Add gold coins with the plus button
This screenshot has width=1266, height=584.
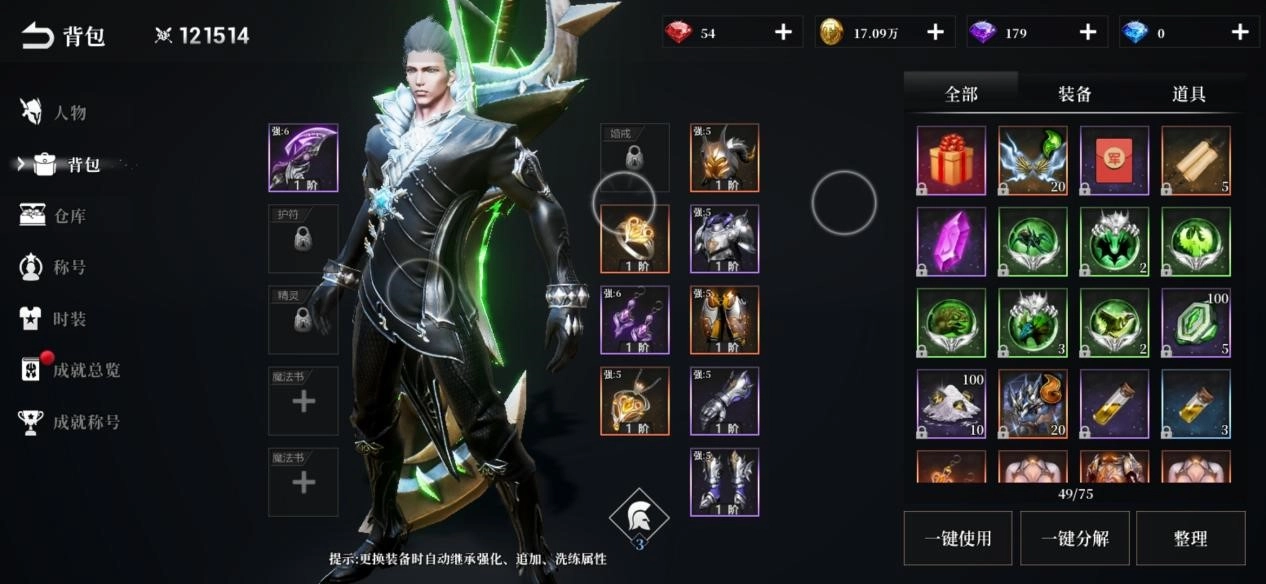point(935,32)
